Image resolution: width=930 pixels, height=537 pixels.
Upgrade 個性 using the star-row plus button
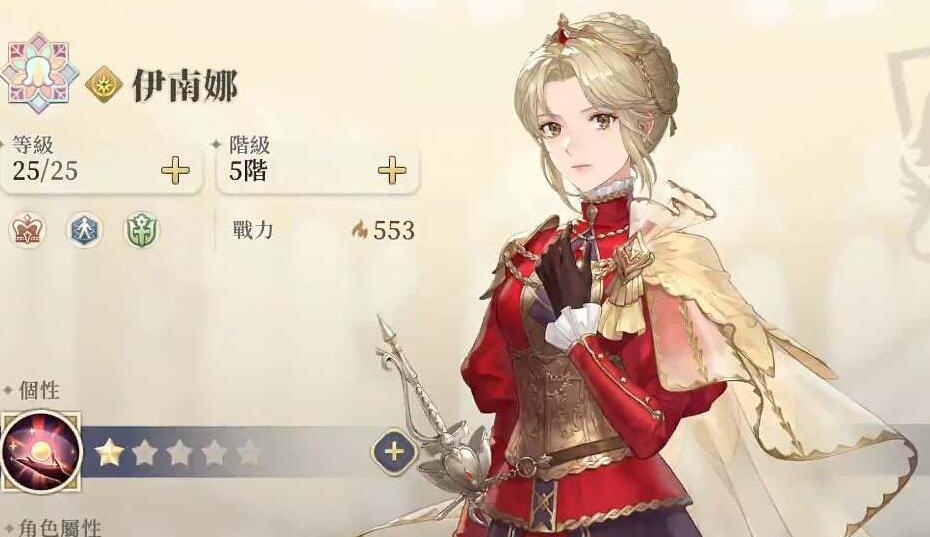(394, 452)
